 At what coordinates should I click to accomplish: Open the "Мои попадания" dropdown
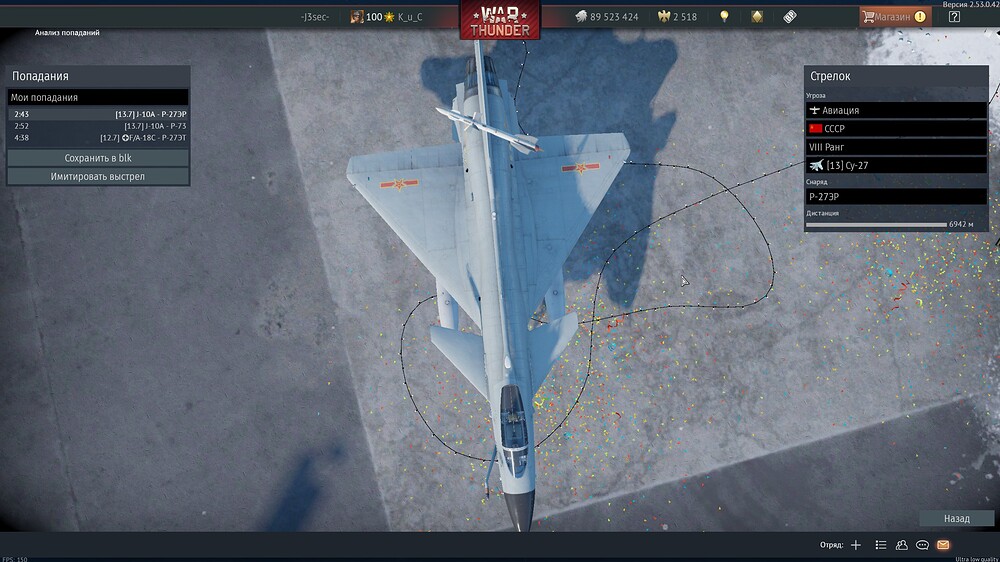[x=98, y=98]
